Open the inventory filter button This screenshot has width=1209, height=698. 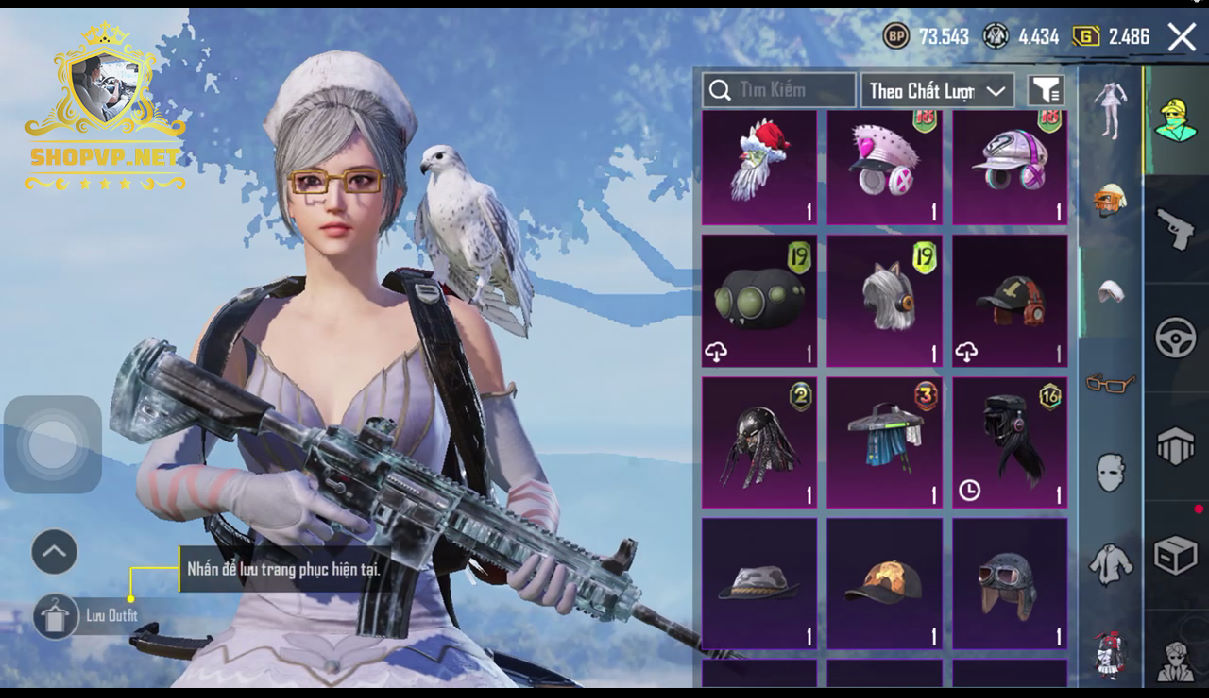tap(1046, 91)
